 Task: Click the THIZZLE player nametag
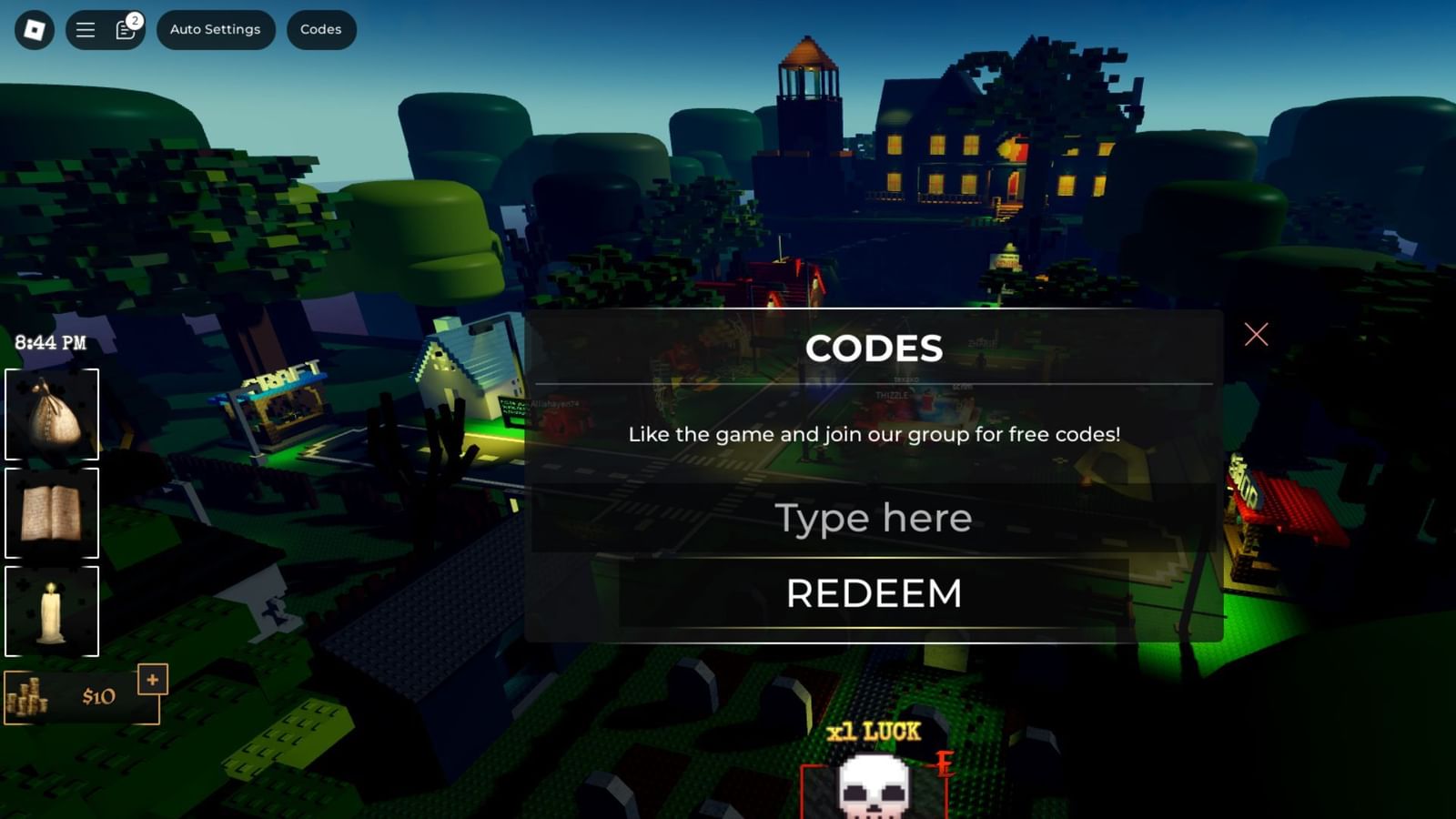(892, 394)
